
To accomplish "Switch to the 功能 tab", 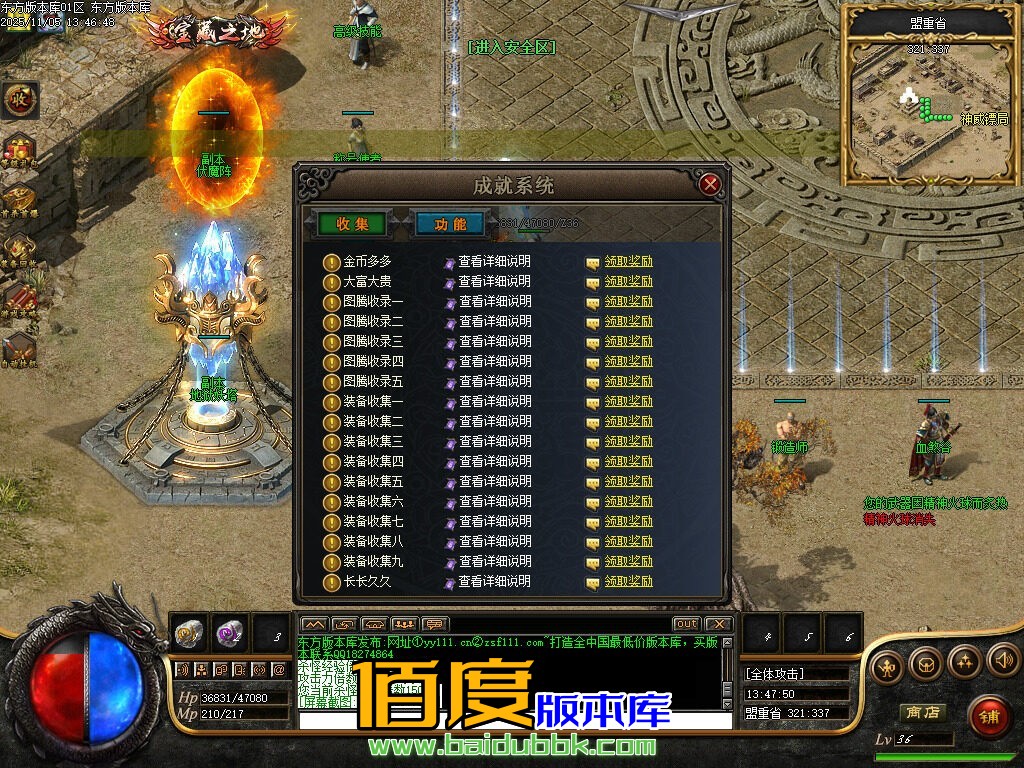I will (450, 224).
